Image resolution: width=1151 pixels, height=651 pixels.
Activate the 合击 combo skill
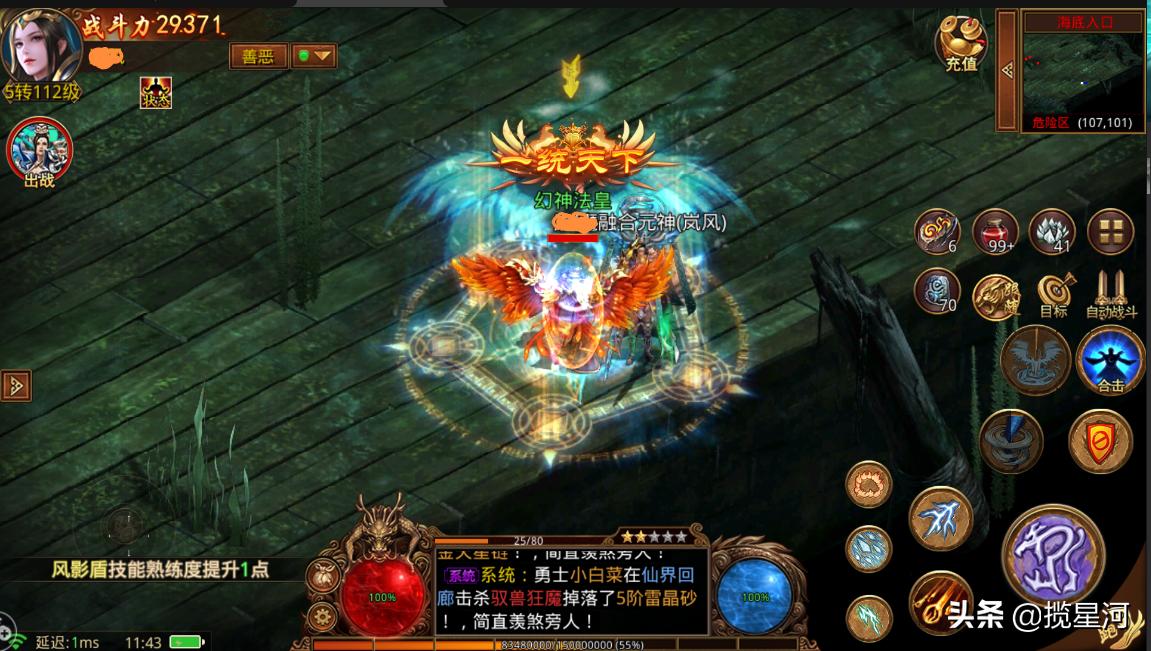(x=1110, y=360)
